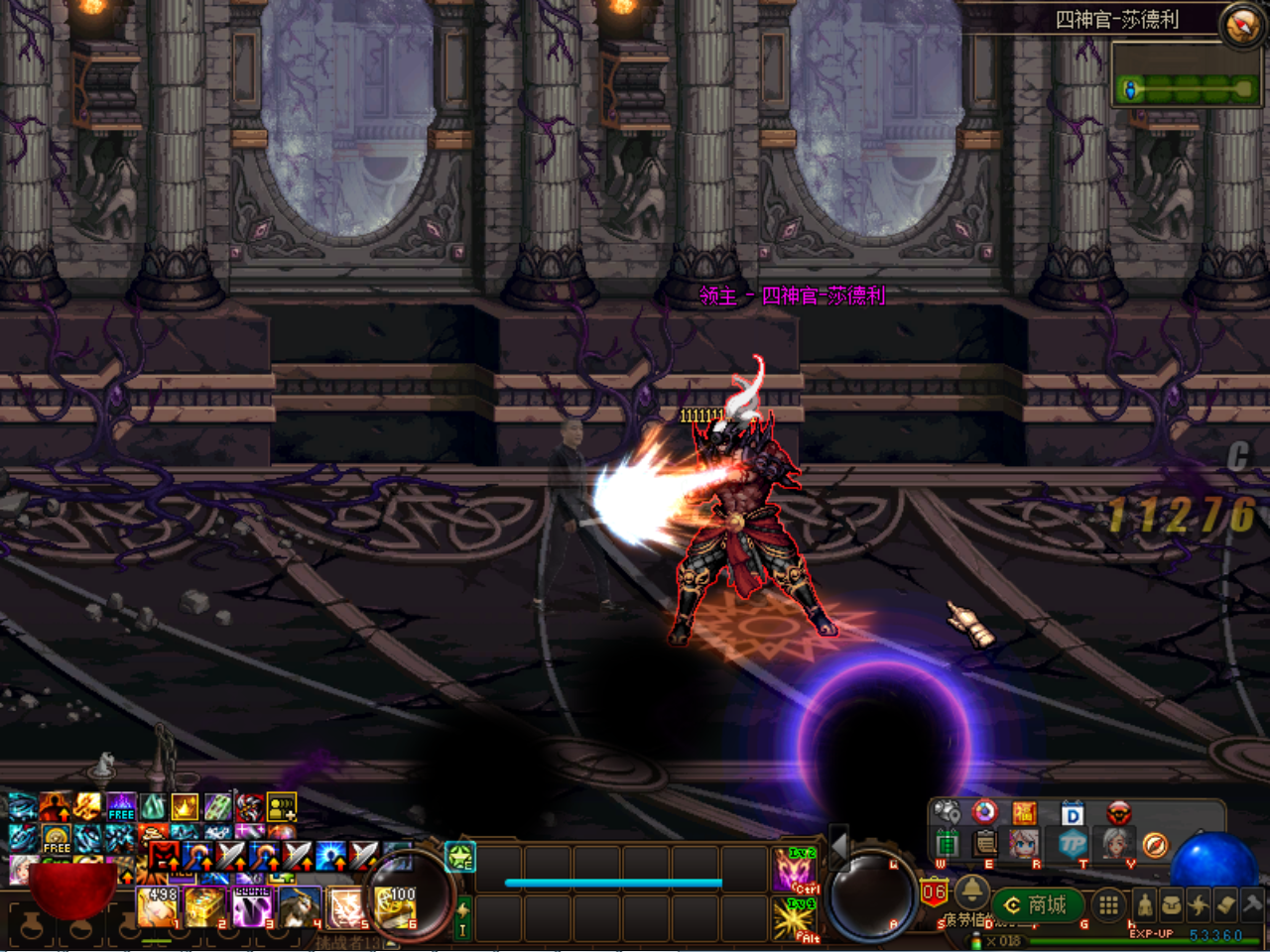Open the bag inventory icon in hotkey tray
Image resolution: width=1270 pixels, height=952 pixels.
point(1174,904)
